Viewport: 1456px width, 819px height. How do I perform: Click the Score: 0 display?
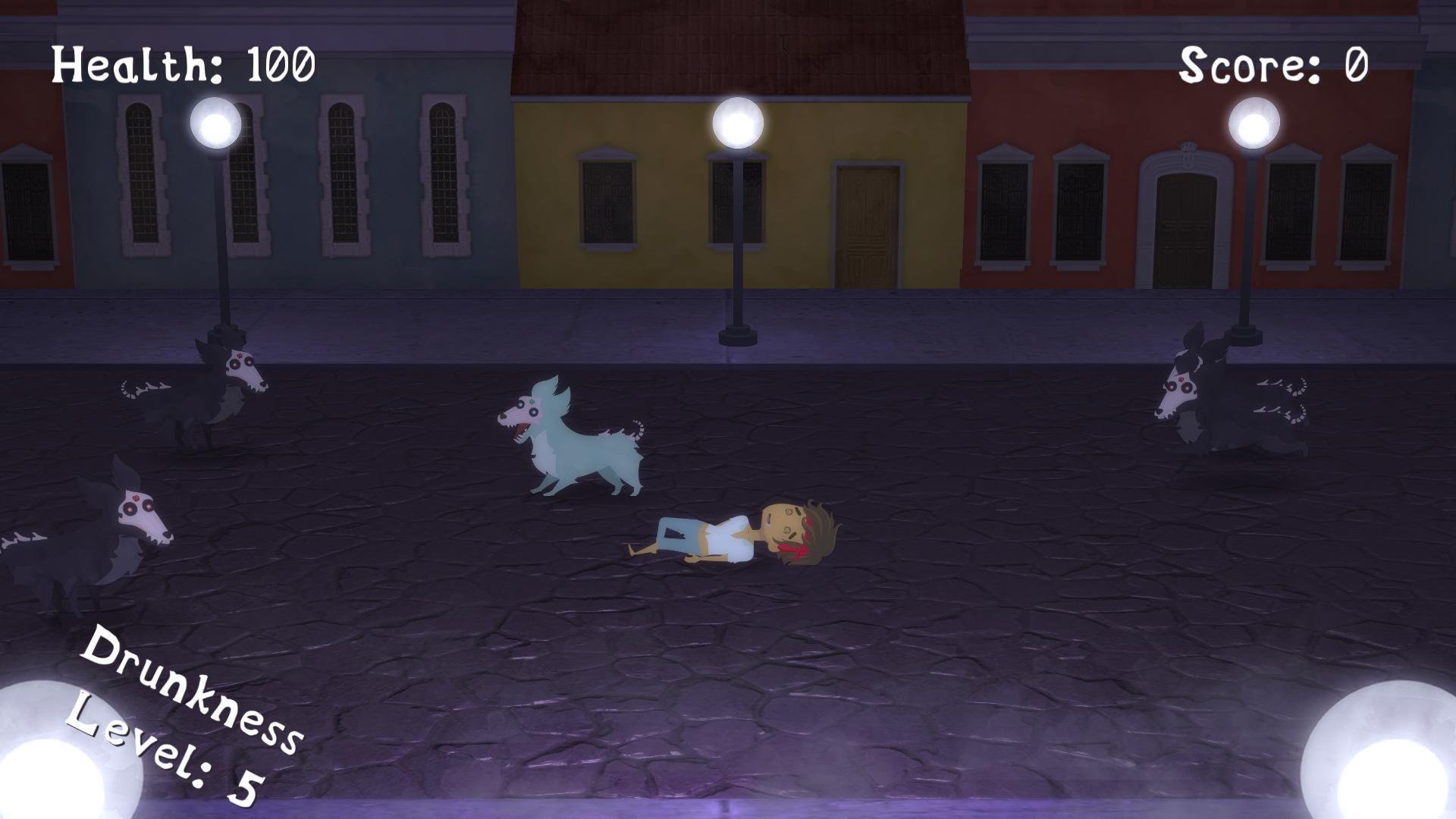click(1274, 64)
